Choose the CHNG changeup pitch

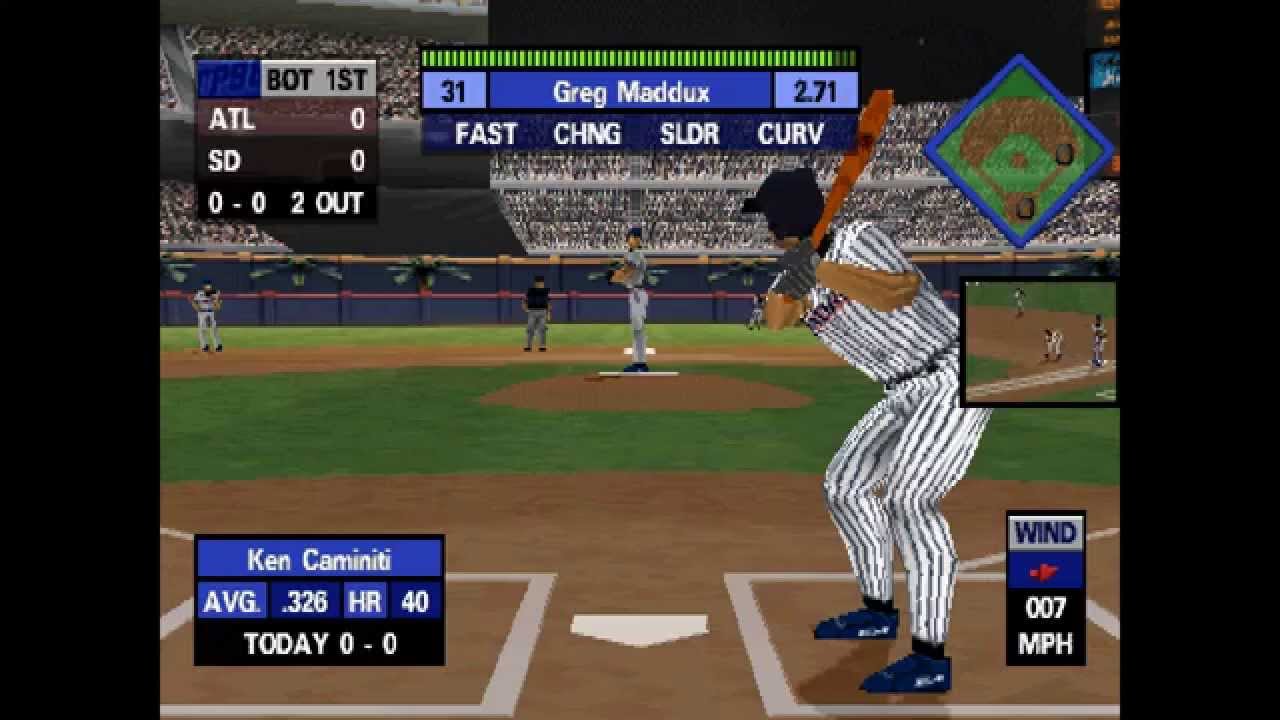tap(587, 134)
